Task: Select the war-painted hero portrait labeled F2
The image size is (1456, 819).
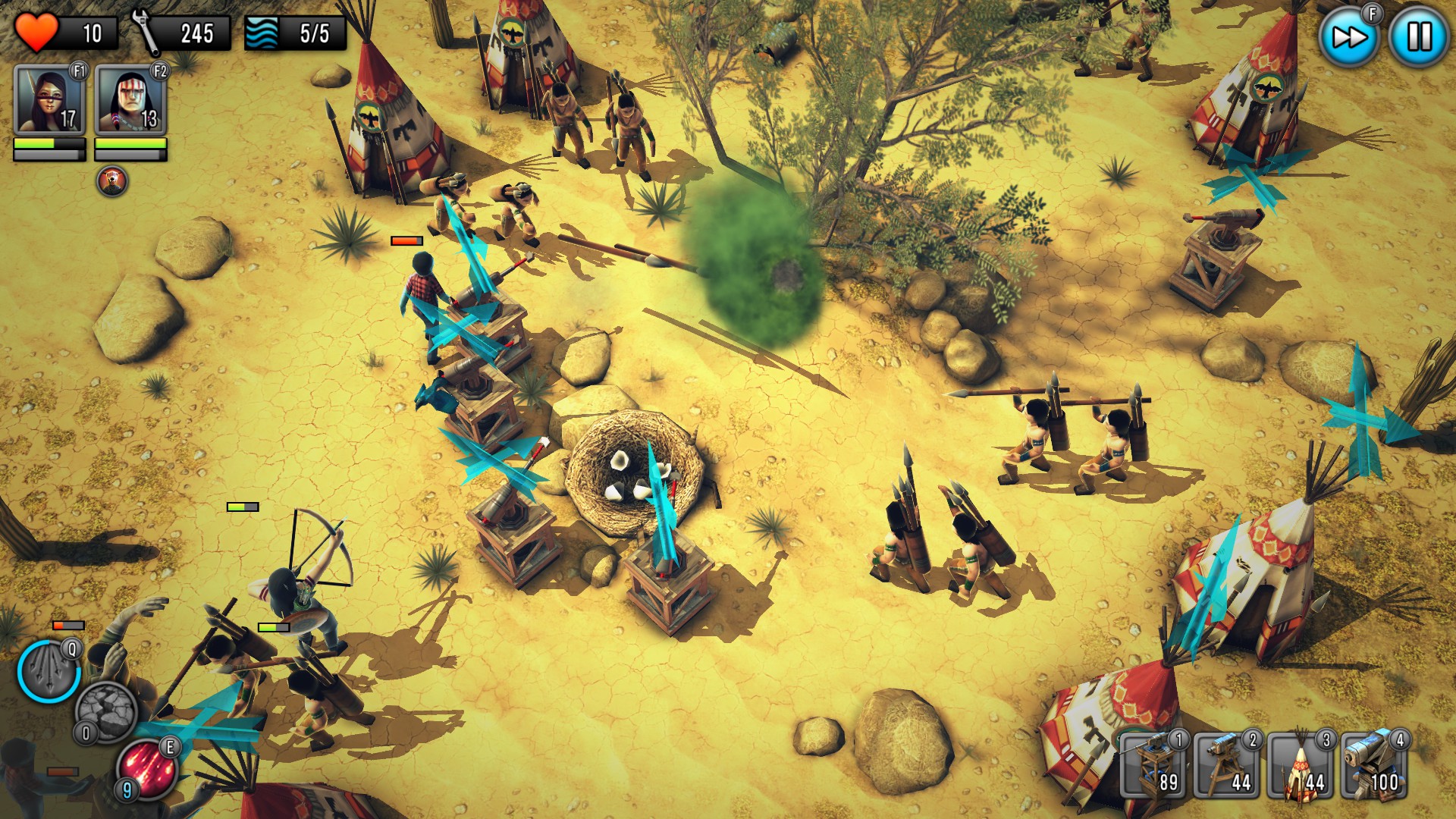Action: click(x=130, y=97)
